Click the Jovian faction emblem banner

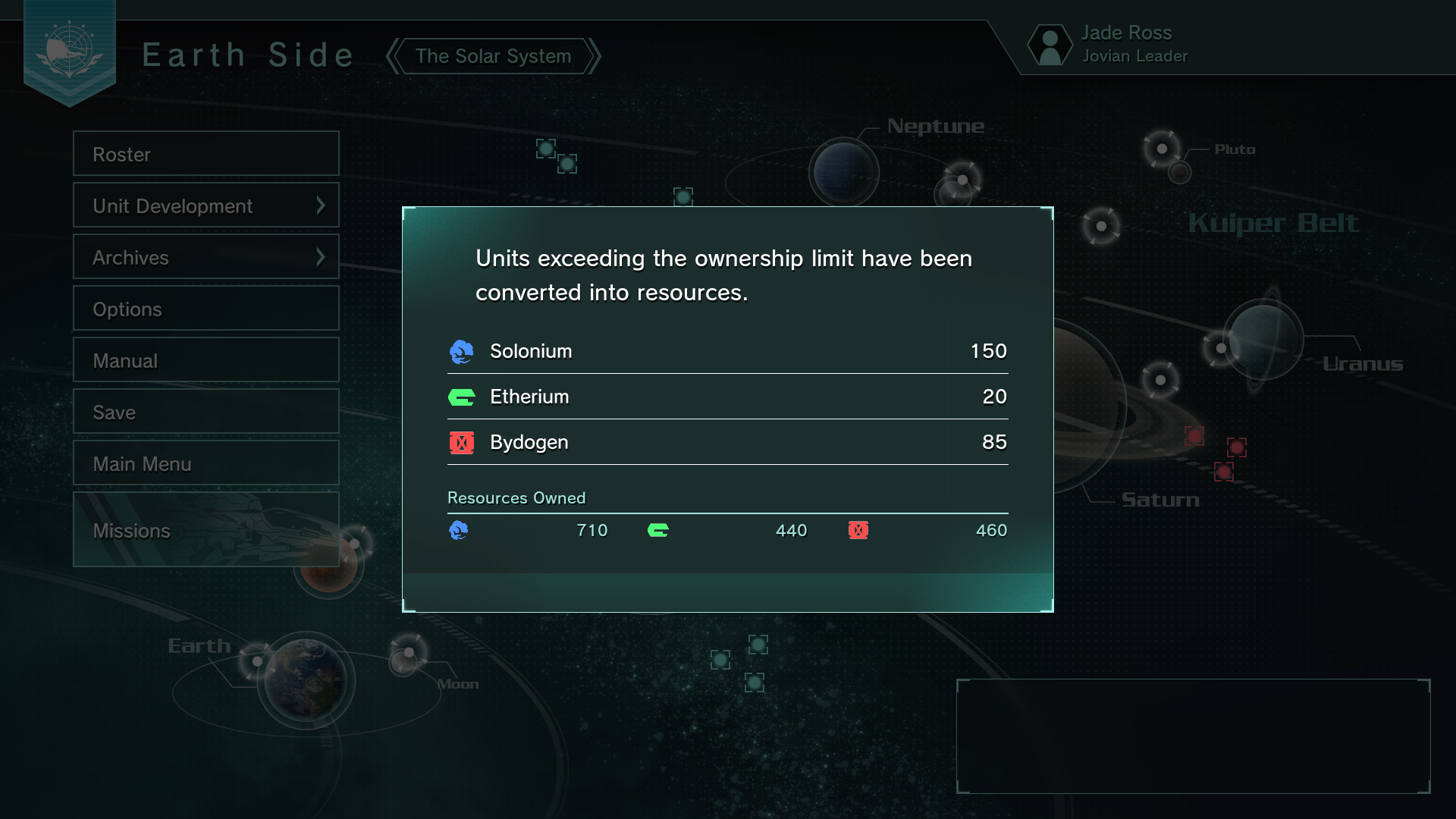point(71,49)
